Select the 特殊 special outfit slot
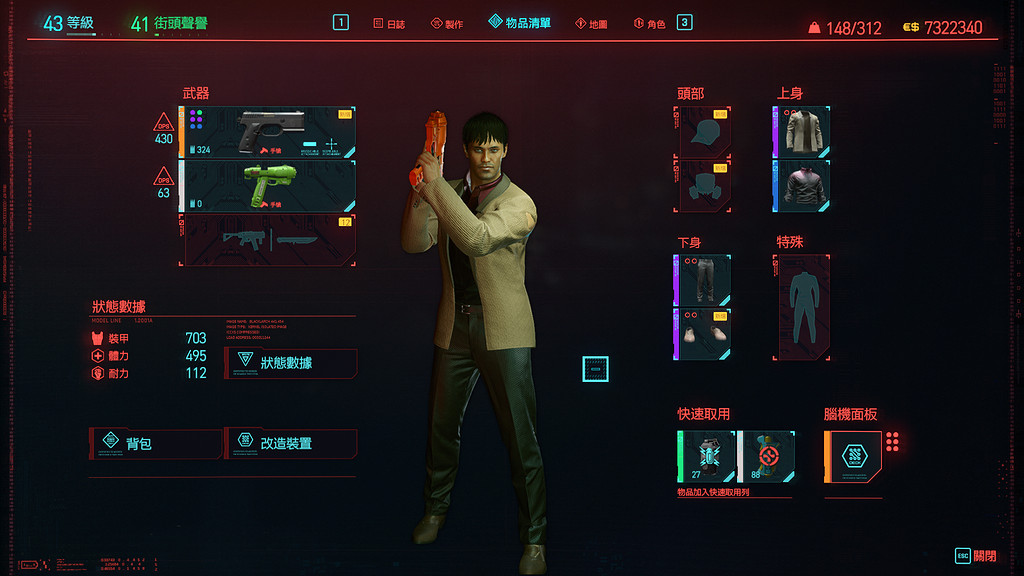The image size is (1024, 576). pyautogui.click(x=802, y=307)
